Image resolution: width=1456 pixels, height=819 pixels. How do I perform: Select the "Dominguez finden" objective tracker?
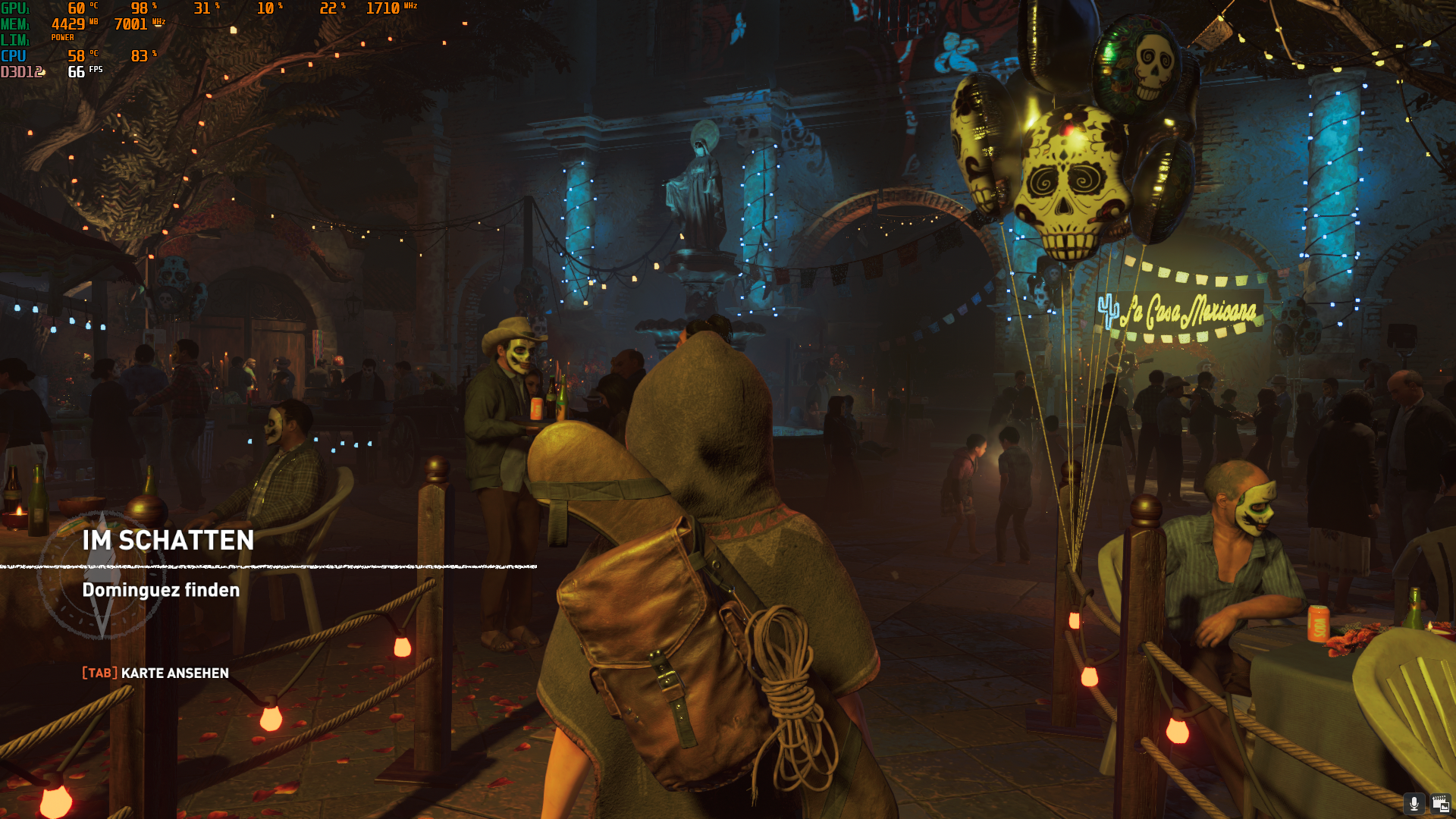tap(161, 590)
